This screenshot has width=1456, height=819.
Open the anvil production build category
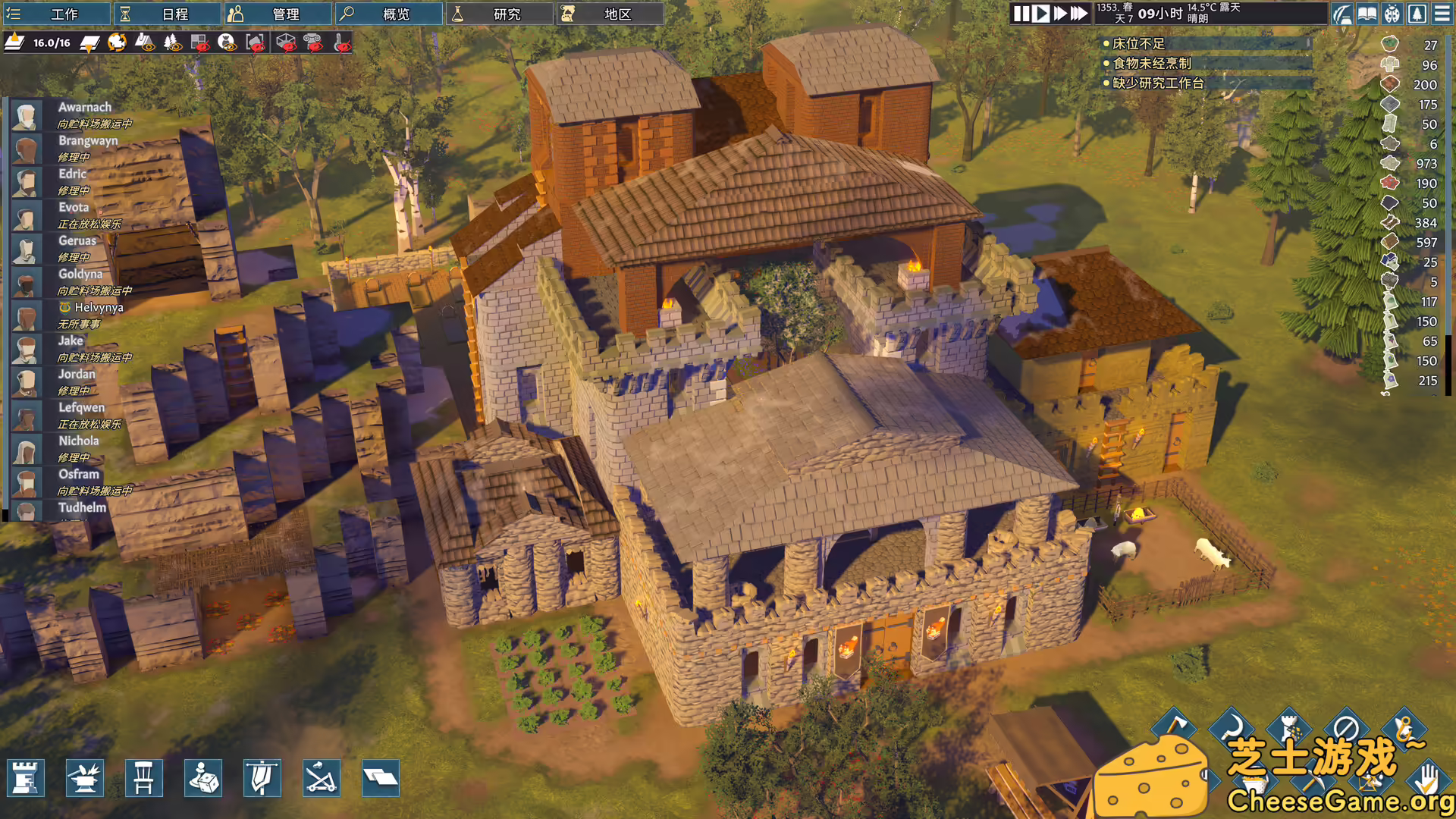tap(84, 778)
